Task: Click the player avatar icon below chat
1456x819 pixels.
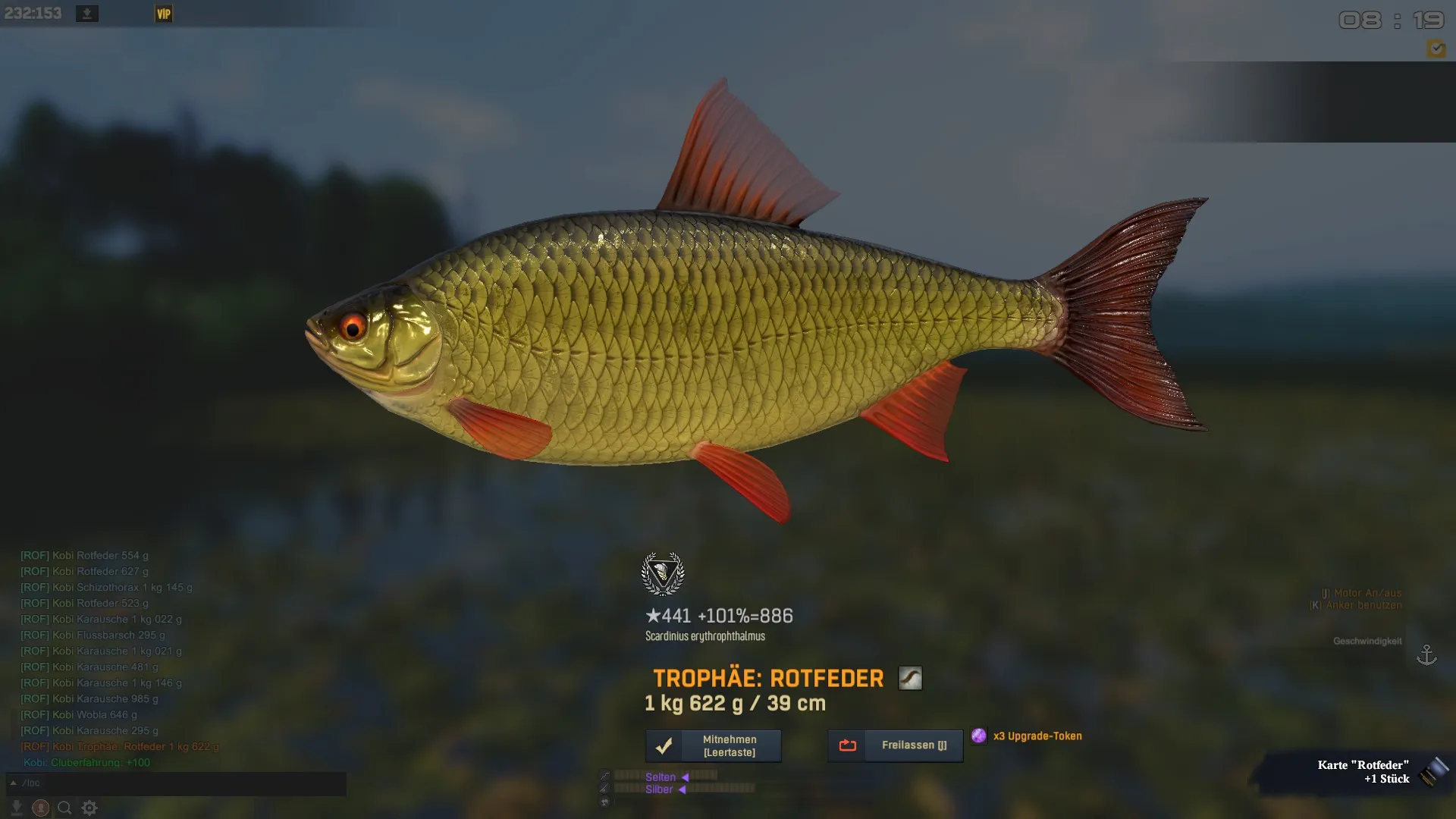Action: pos(41,808)
